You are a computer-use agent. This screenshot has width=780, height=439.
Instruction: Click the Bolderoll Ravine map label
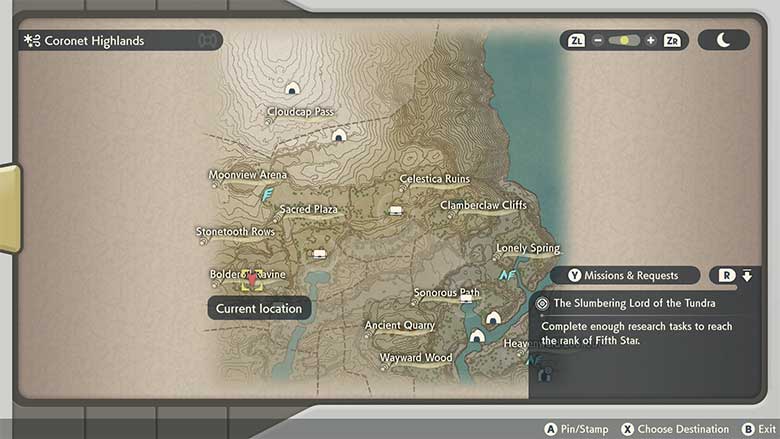(247, 274)
